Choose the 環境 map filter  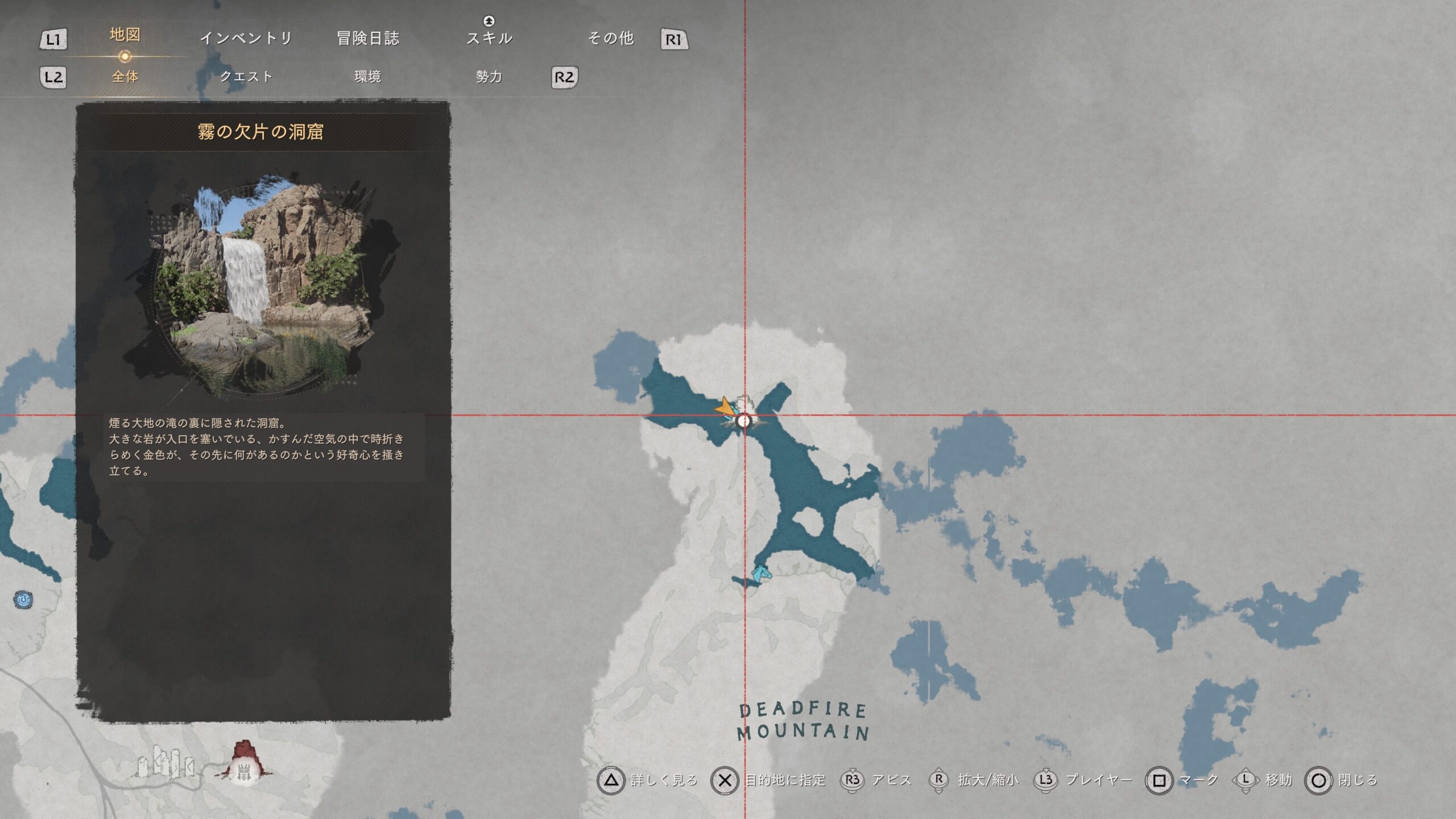click(368, 77)
